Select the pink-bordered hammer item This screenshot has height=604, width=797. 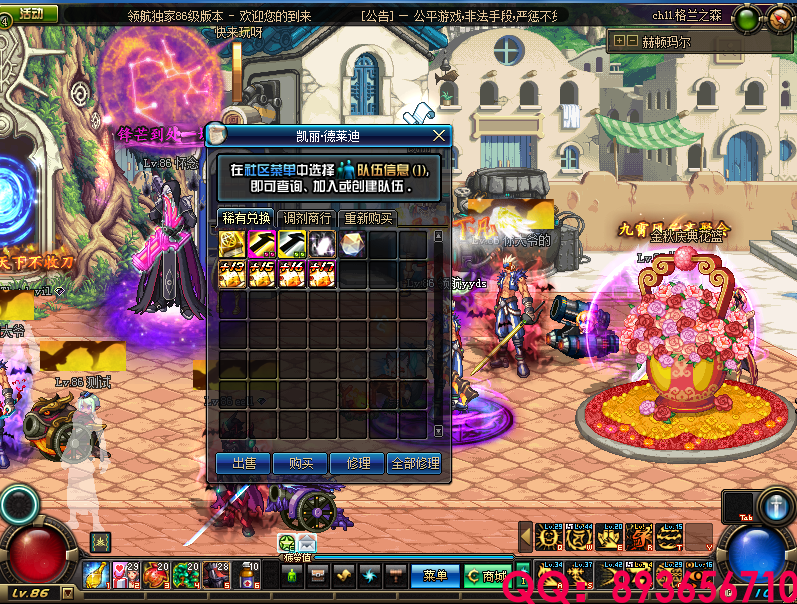(x=263, y=244)
